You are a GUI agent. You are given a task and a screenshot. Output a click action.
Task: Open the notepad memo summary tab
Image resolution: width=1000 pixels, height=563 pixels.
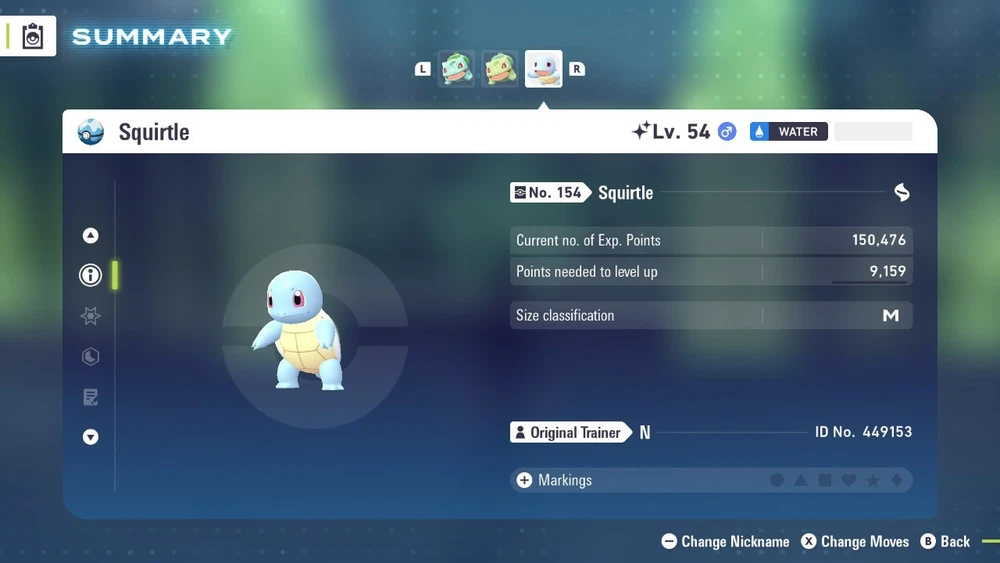(x=91, y=398)
